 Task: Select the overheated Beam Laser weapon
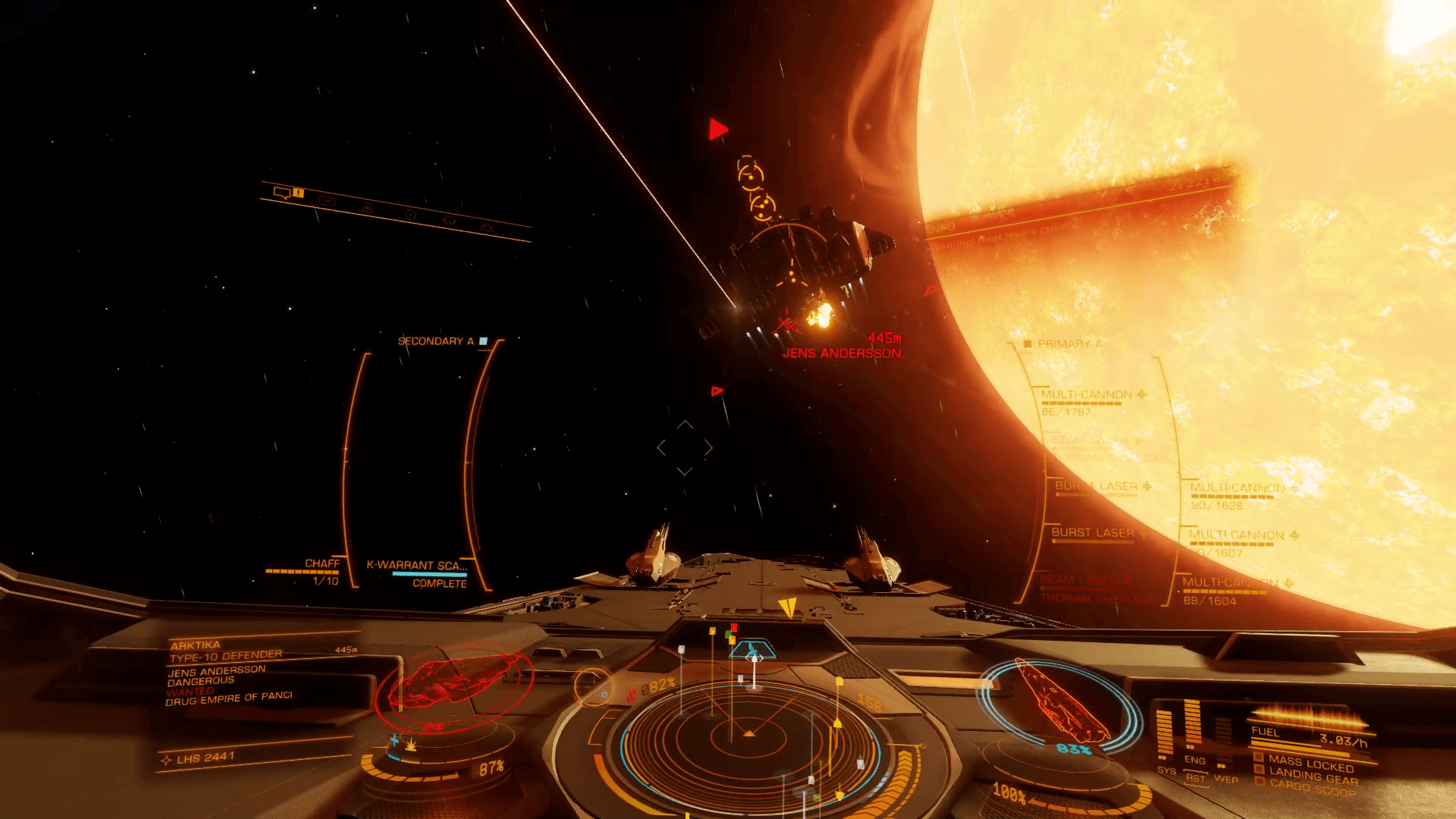(x=1084, y=580)
